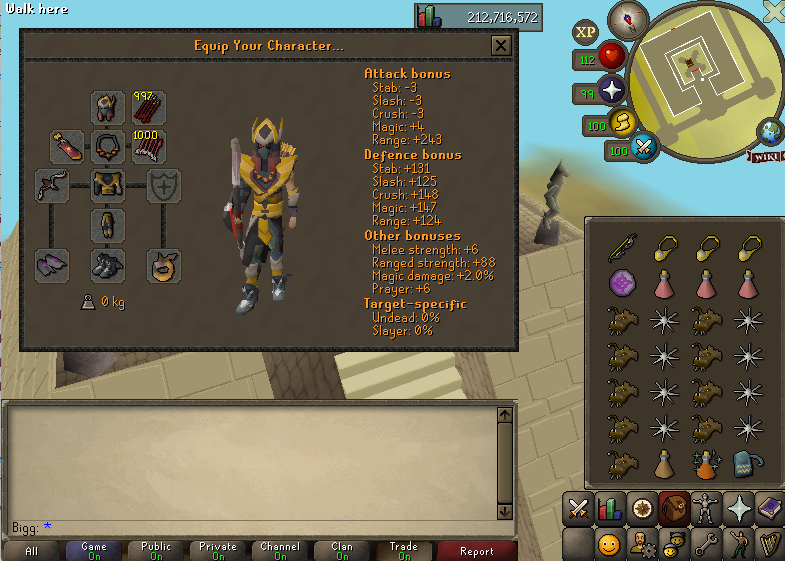This screenshot has width=785, height=561.
Task: Show the Public chat filter
Action: pyautogui.click(x=157, y=551)
